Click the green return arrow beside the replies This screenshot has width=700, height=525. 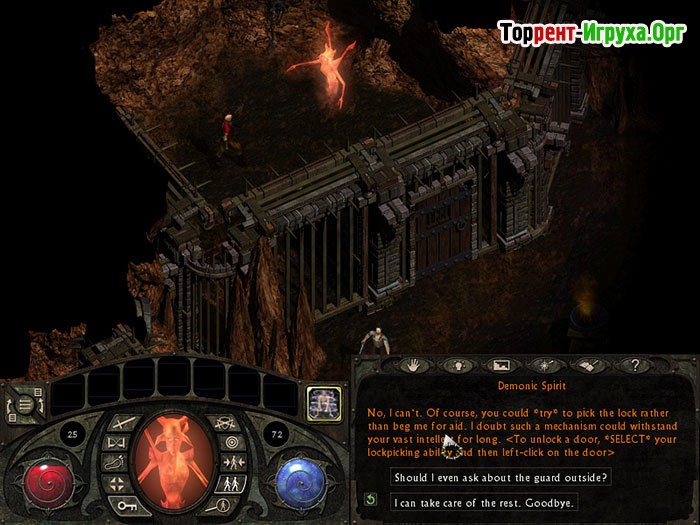pyautogui.click(x=369, y=500)
